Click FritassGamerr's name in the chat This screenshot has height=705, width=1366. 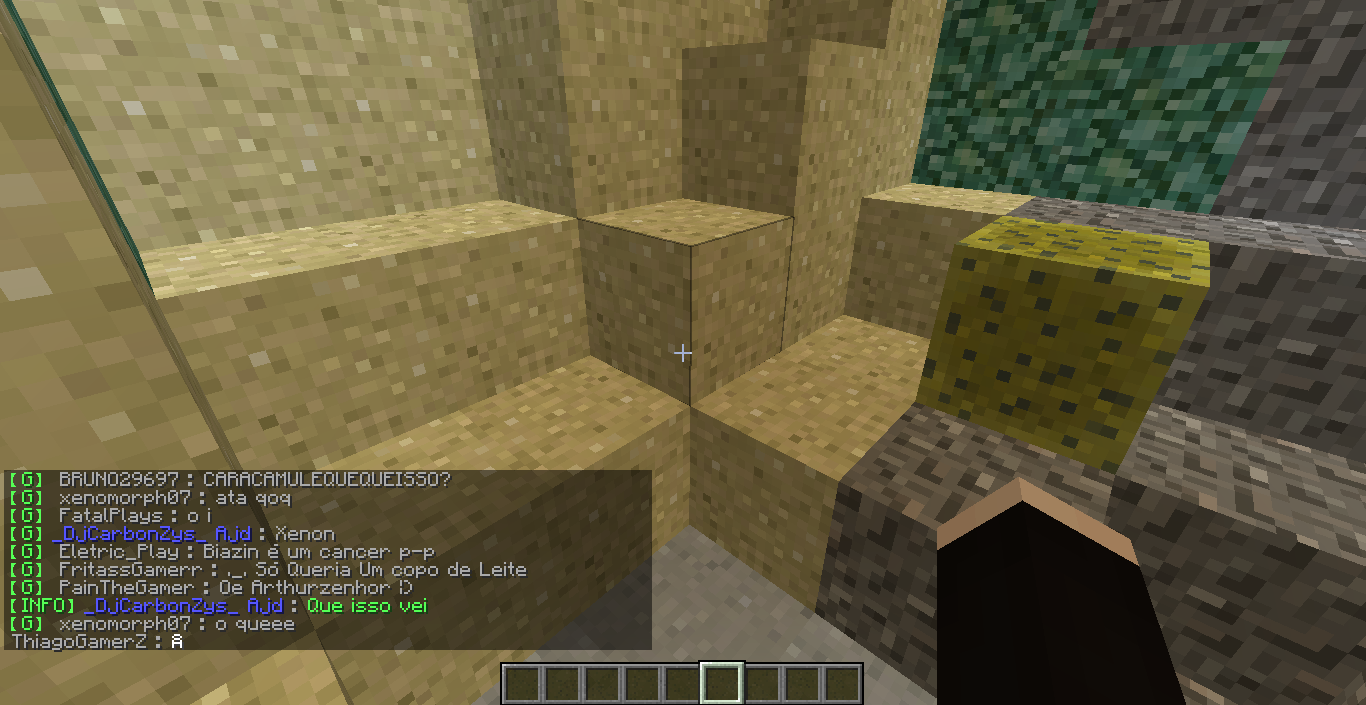128,570
